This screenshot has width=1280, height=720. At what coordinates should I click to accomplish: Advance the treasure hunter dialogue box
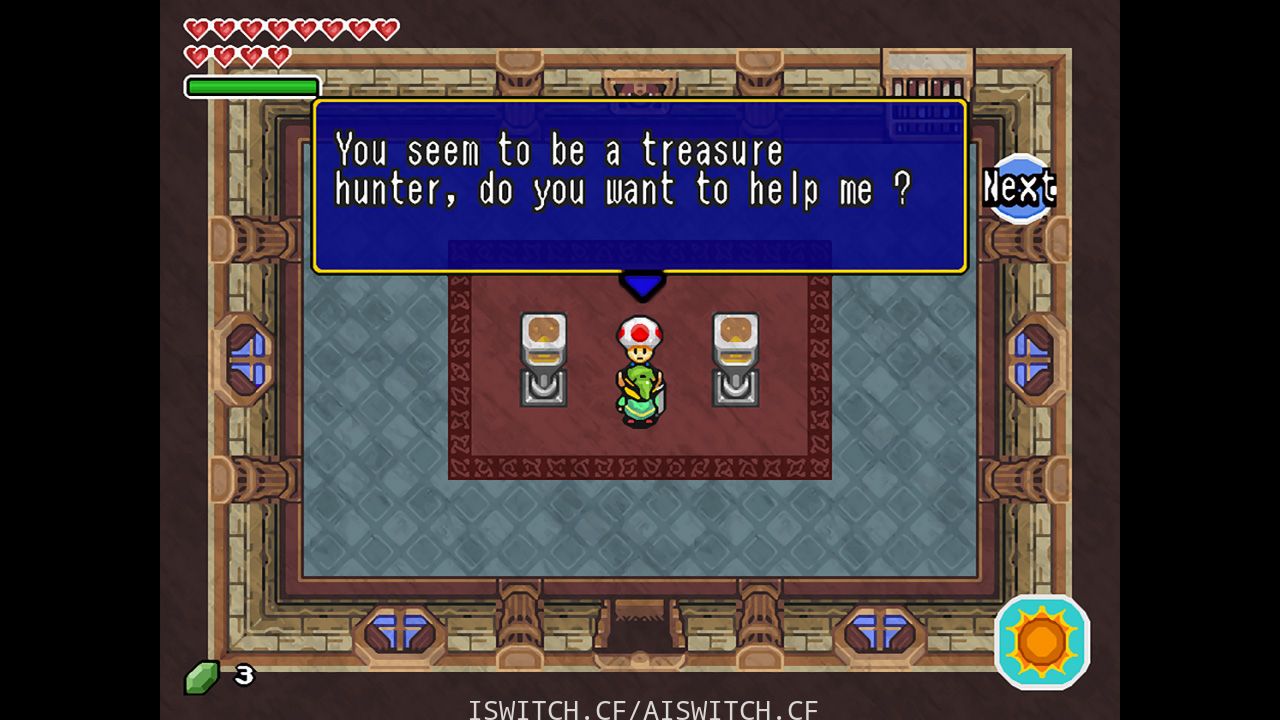click(x=640, y=185)
